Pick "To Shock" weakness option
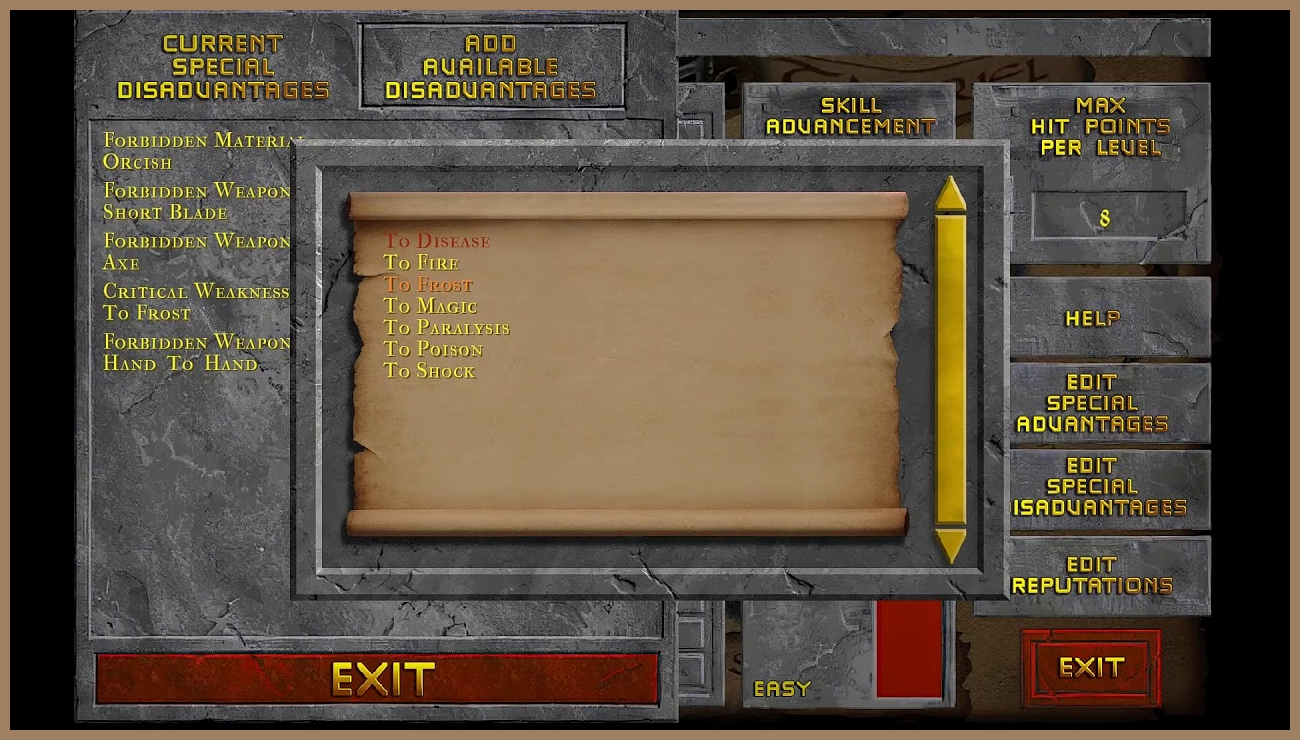The image size is (1300, 740). click(428, 370)
